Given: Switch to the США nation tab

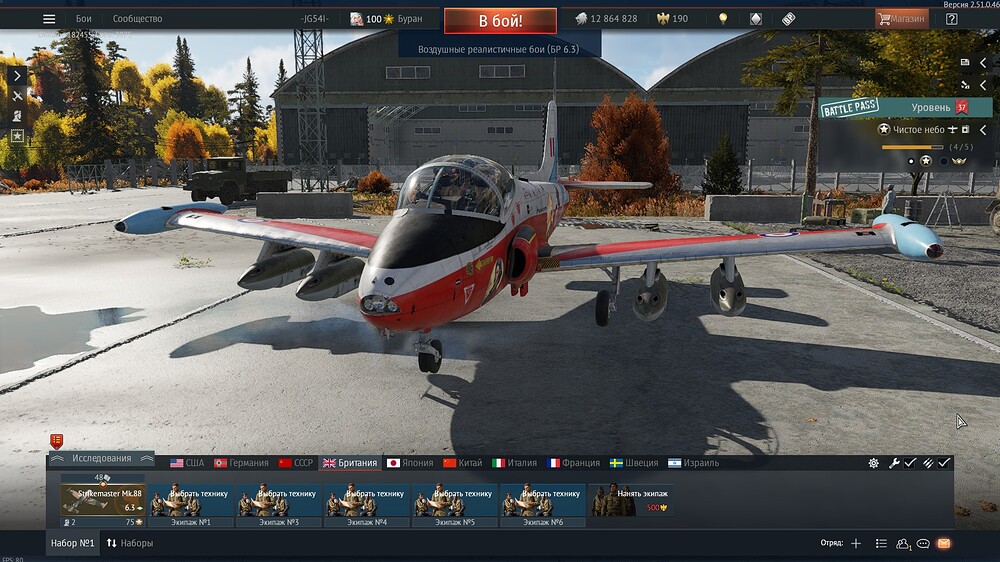Looking at the screenshot, I should click(x=187, y=463).
